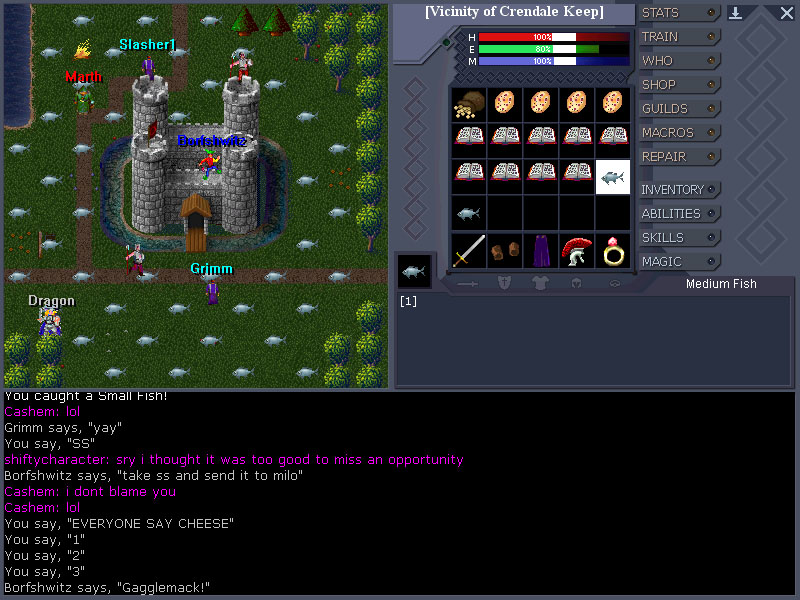The height and width of the screenshot is (600, 800).
Task: Click the minimize arrow button
Action: click(736, 13)
